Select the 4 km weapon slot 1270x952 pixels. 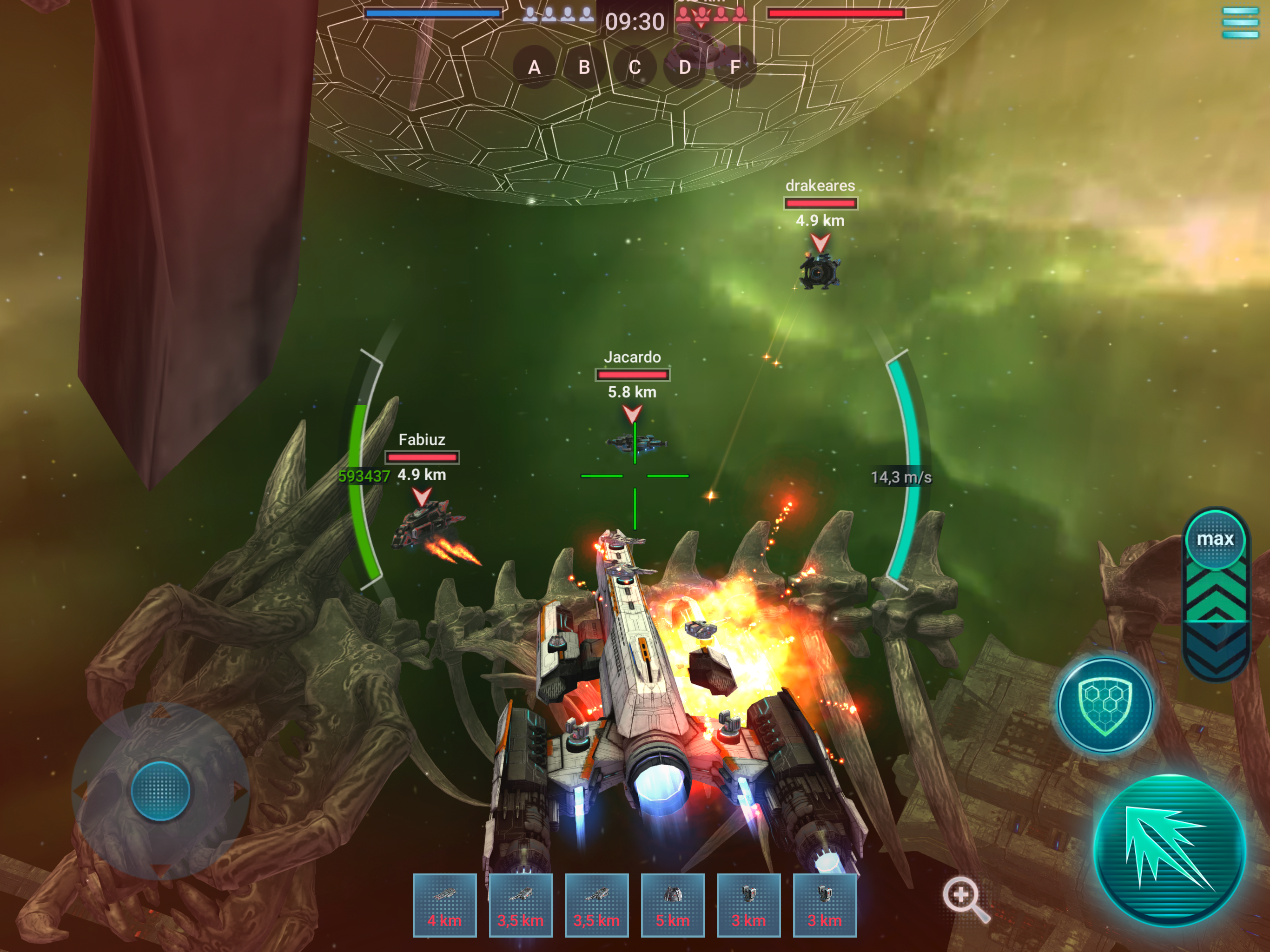tap(444, 905)
